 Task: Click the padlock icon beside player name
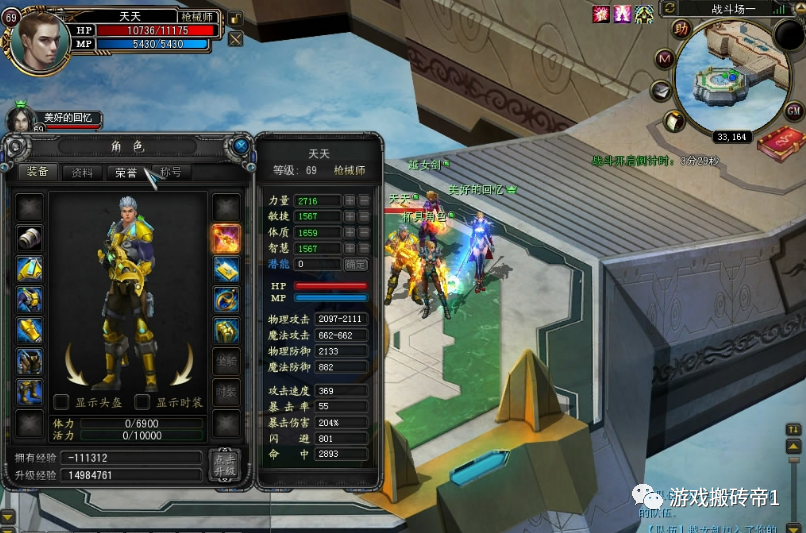coord(235,18)
